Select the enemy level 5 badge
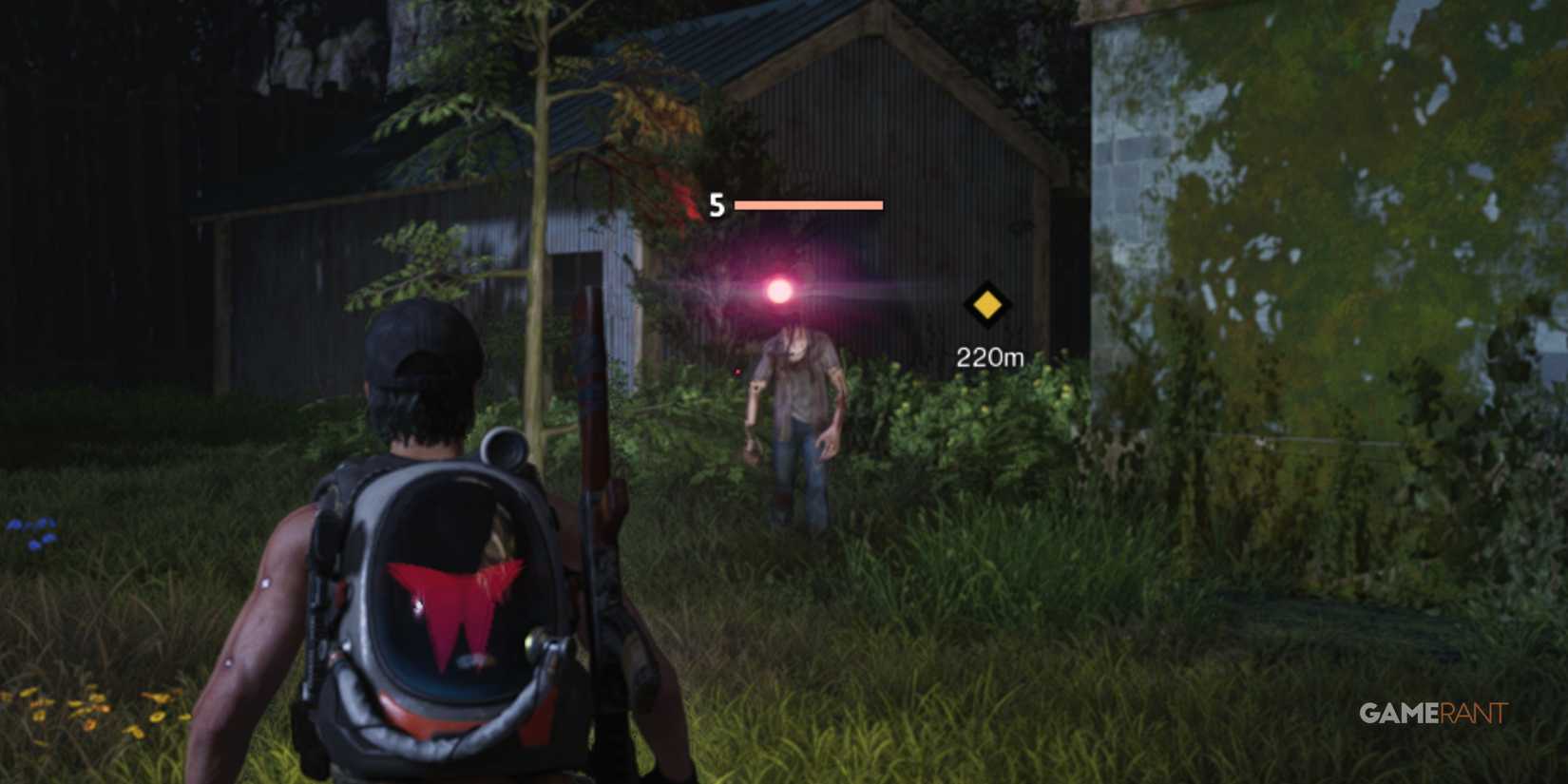The height and width of the screenshot is (784, 1568). click(717, 202)
